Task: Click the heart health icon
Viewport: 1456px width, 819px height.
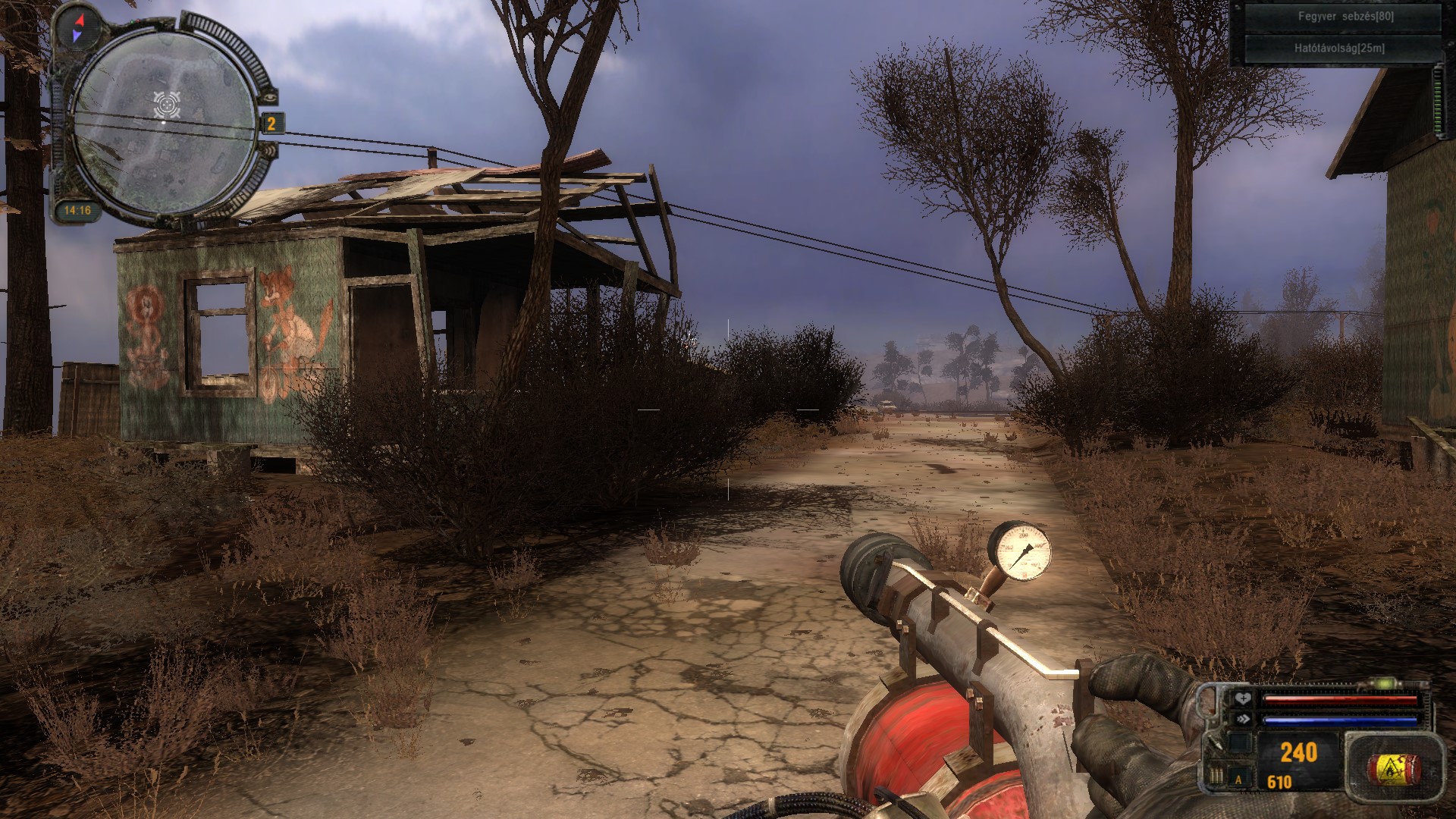Action: [x=1241, y=698]
